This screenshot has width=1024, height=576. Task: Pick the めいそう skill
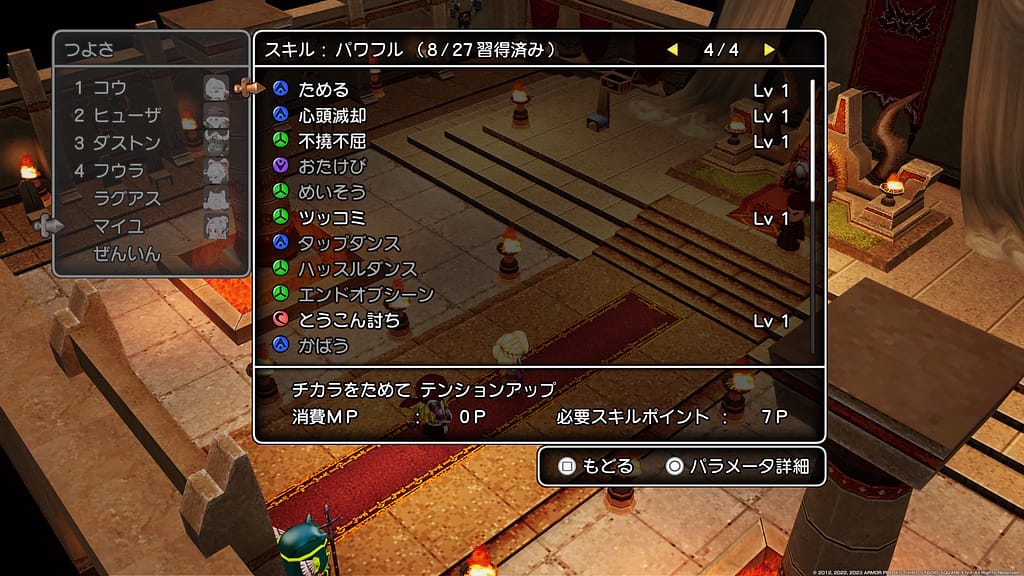pyautogui.click(x=332, y=192)
